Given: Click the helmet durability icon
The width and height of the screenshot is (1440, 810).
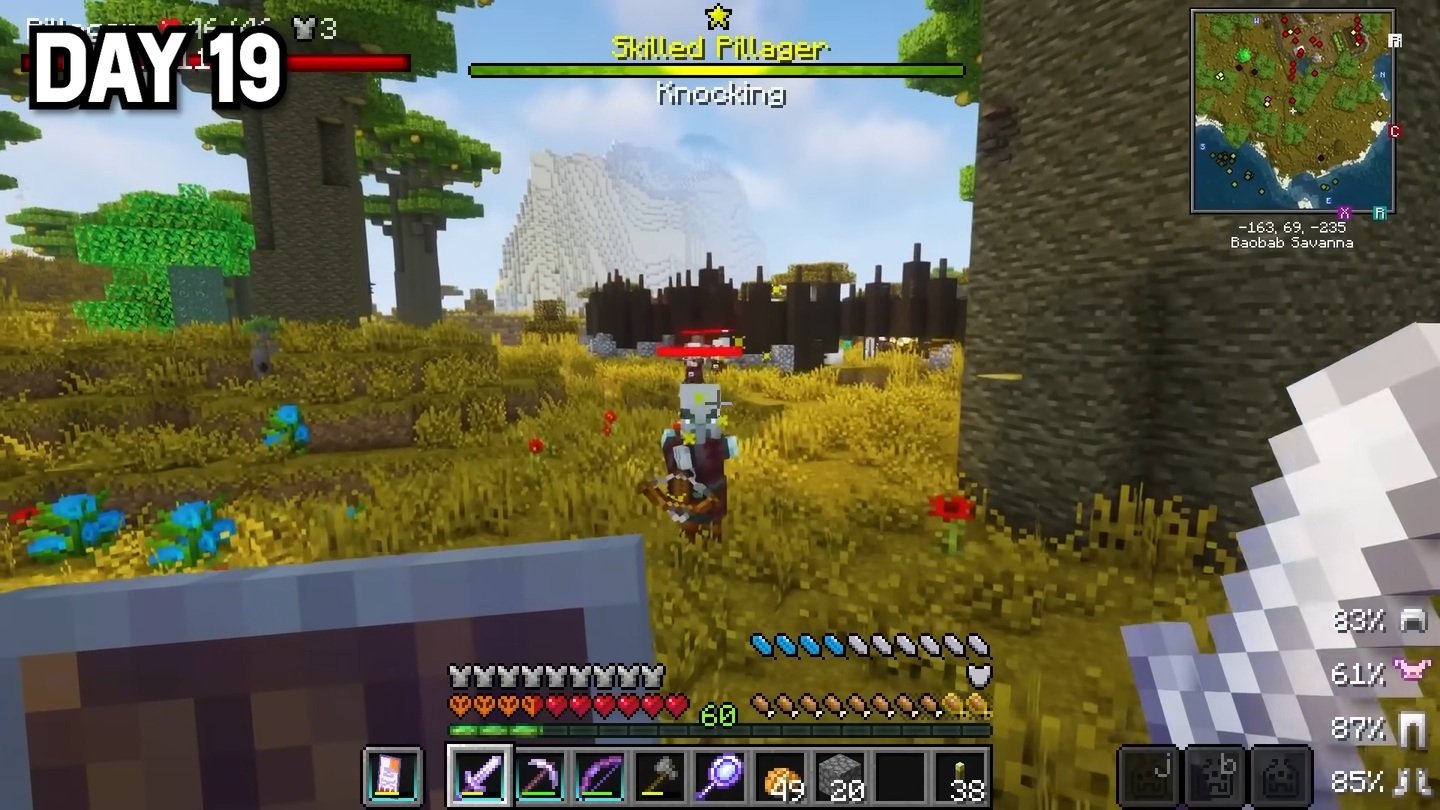Looking at the screenshot, I should 1413,621.
